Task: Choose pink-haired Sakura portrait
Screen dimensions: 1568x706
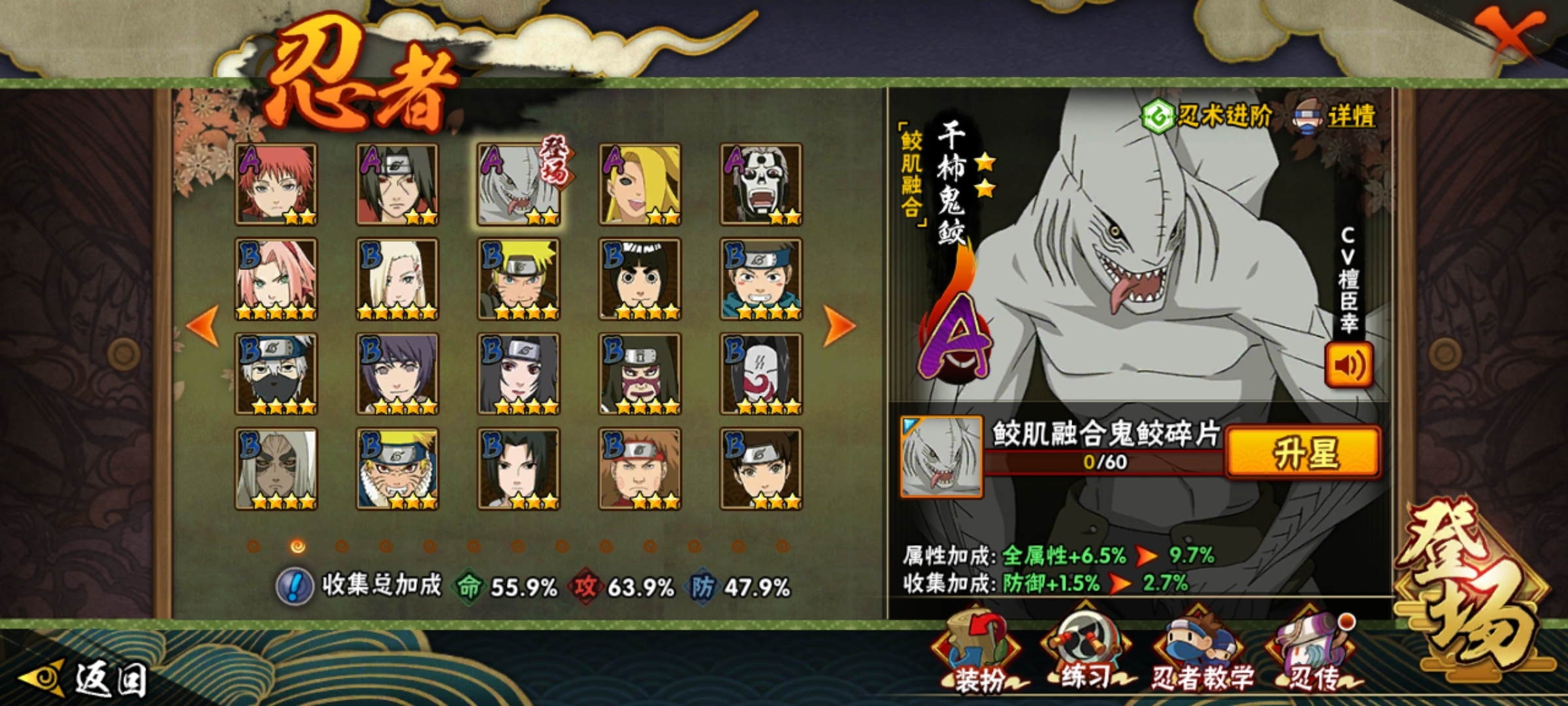Action: 276,279
